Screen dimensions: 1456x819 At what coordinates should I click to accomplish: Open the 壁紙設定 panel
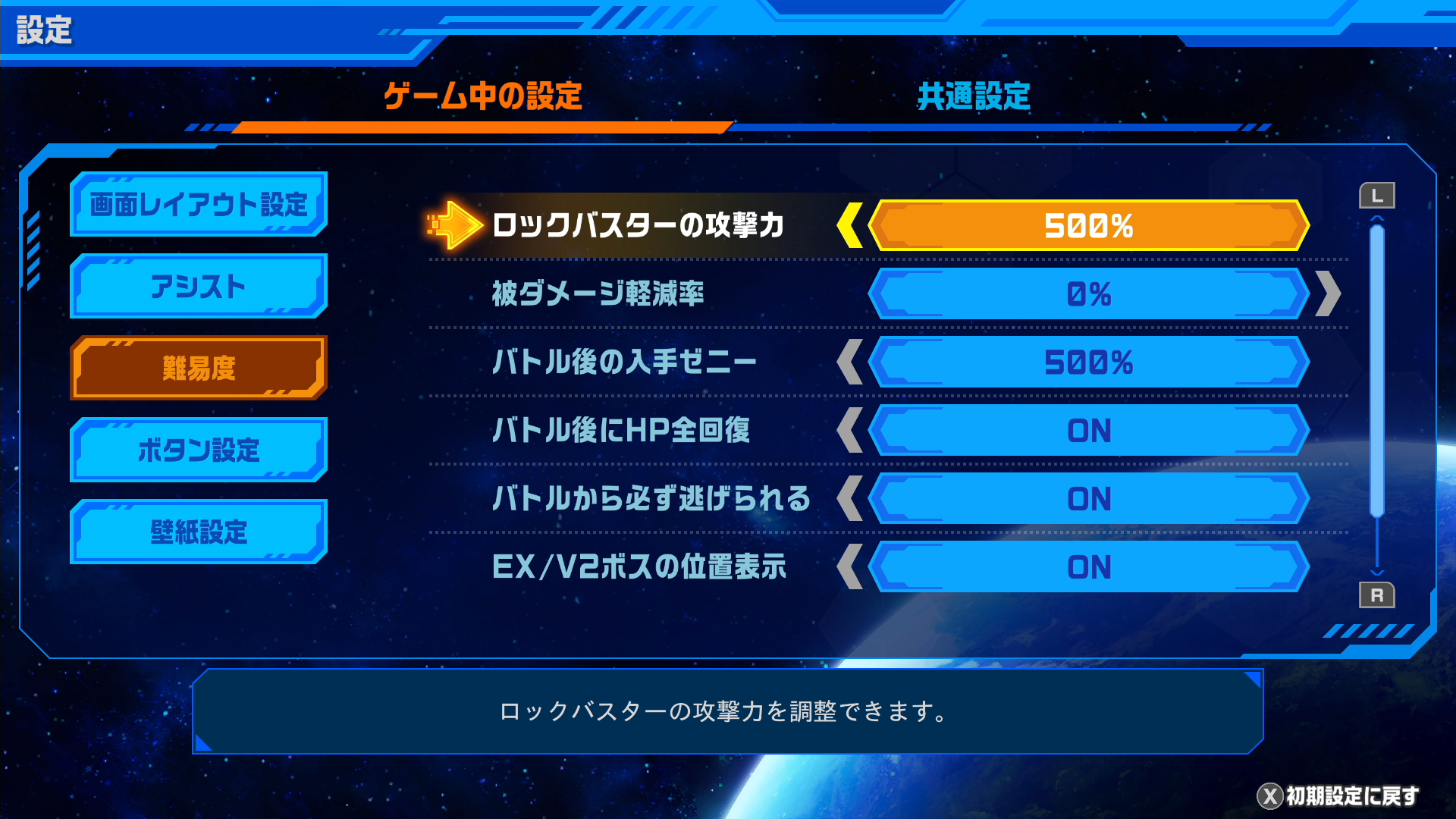[199, 532]
